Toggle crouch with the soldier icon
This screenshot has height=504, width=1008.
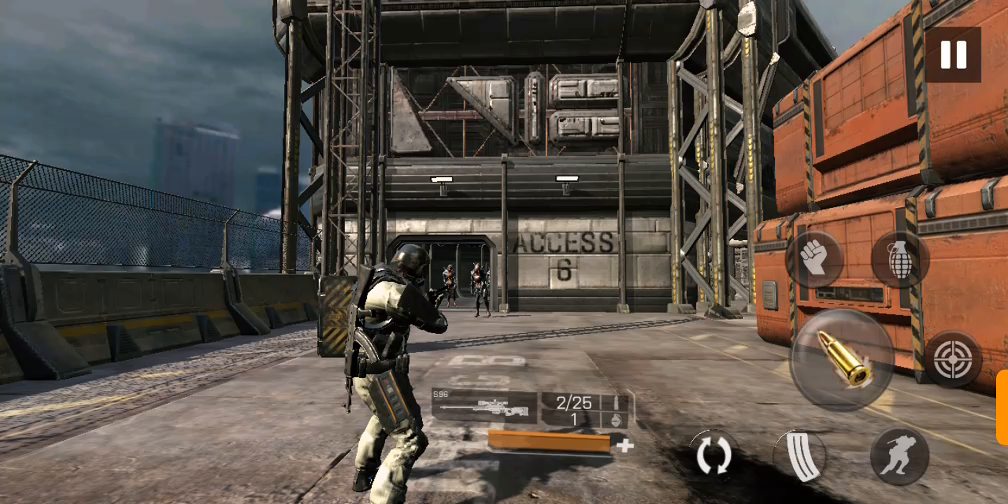[x=898, y=456]
